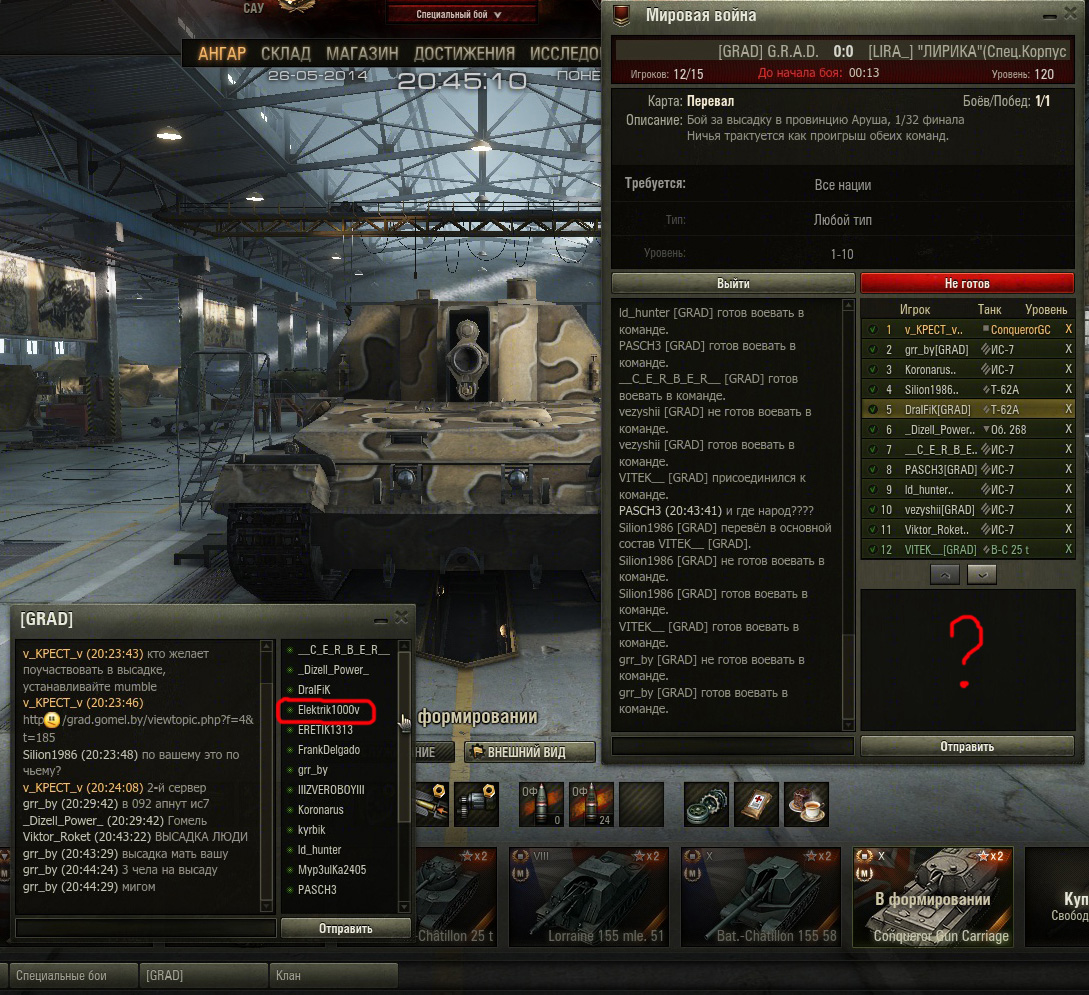Screen dimensions: 1089x995
Task: Leave the battle room with Выйти
Action: 733,283
